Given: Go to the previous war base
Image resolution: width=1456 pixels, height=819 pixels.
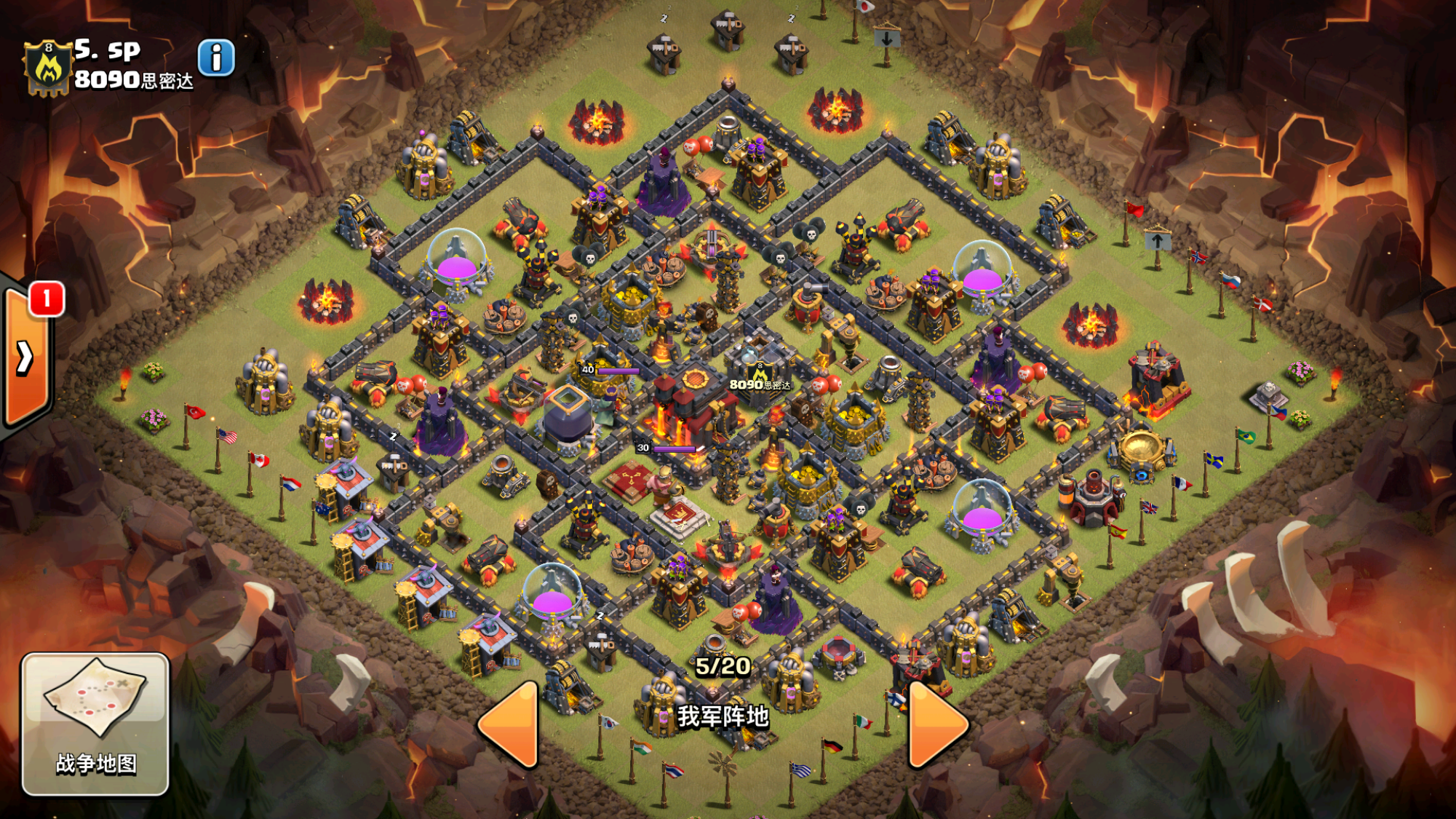Looking at the screenshot, I should click(x=509, y=724).
